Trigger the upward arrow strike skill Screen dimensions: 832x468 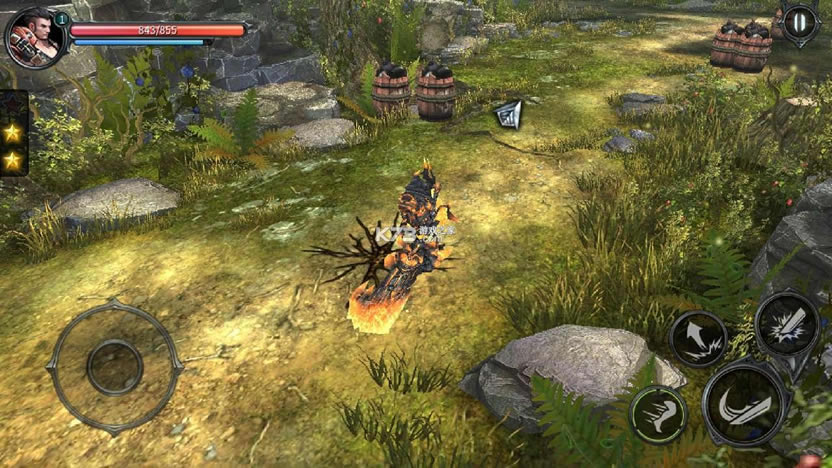pyautogui.click(x=698, y=338)
